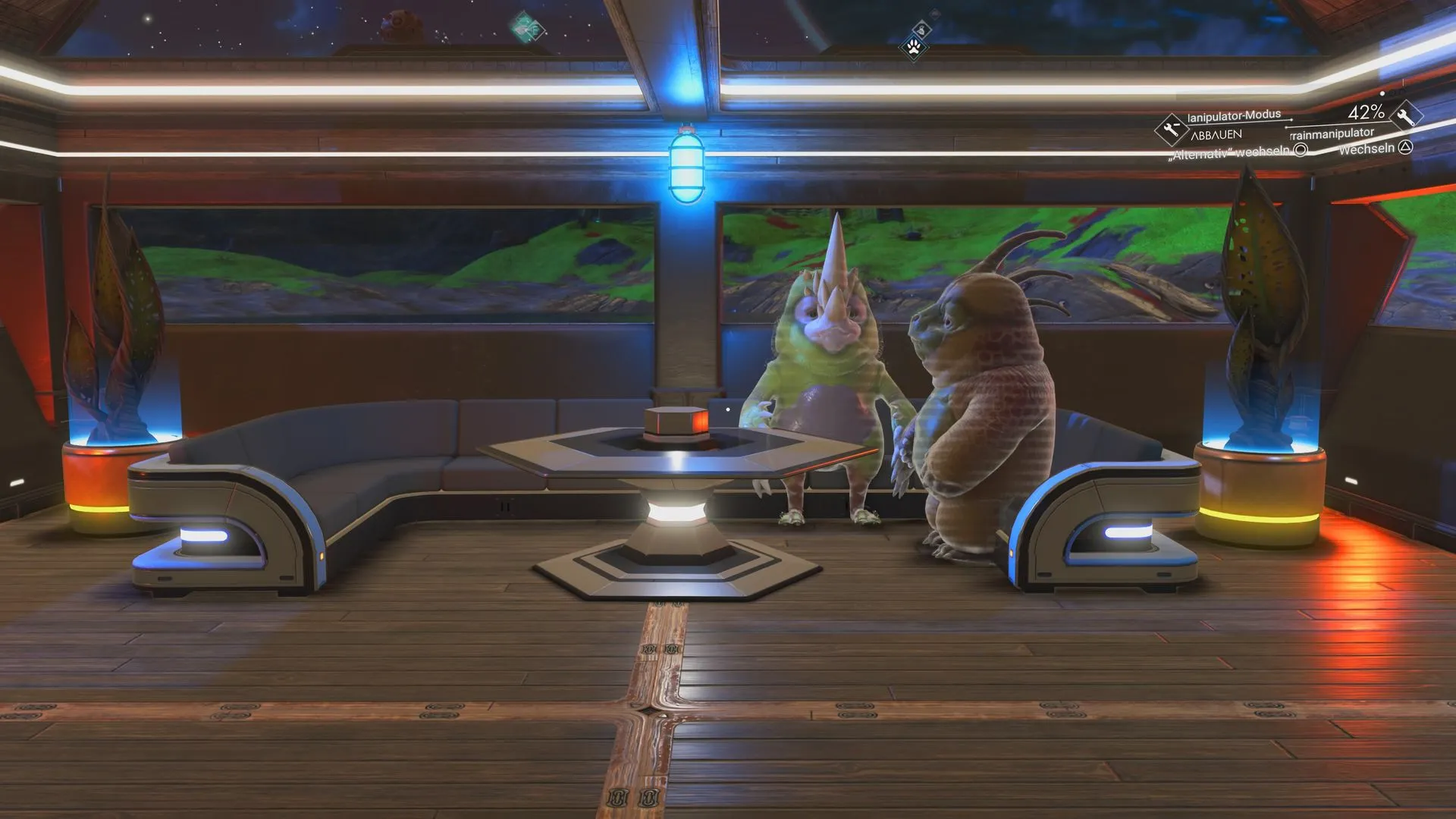Screen dimensions: 1456x819
Task: Click the Manipulator-Modus wrench icon
Action: [x=1171, y=130]
